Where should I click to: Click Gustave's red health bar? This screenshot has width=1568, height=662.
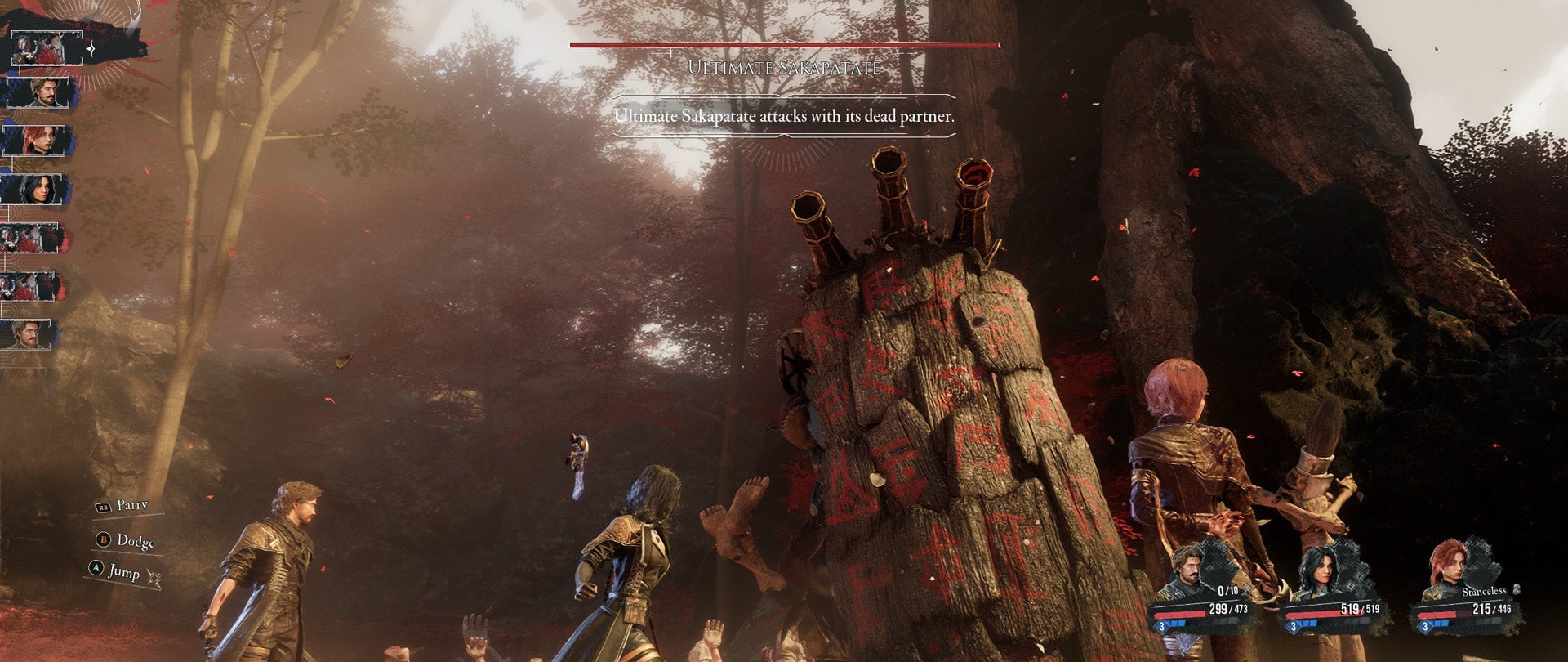pos(1180,614)
